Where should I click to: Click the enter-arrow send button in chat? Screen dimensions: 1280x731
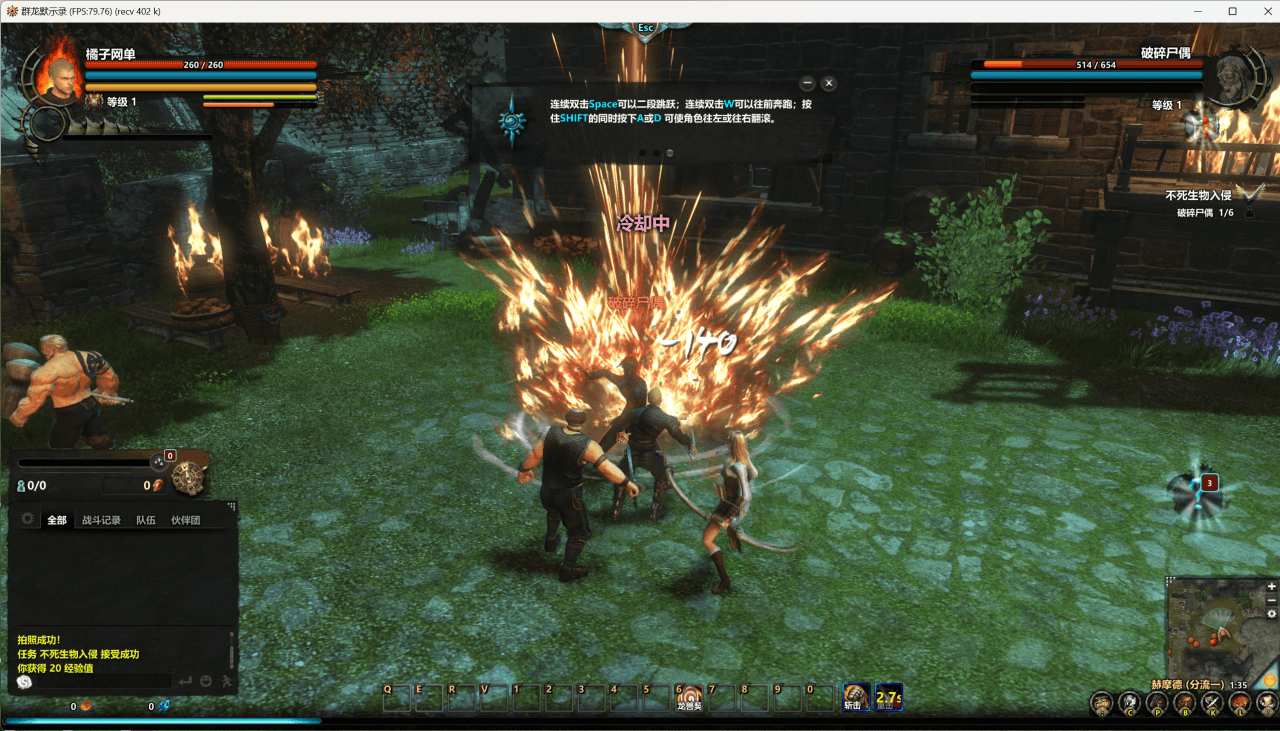pyautogui.click(x=186, y=681)
